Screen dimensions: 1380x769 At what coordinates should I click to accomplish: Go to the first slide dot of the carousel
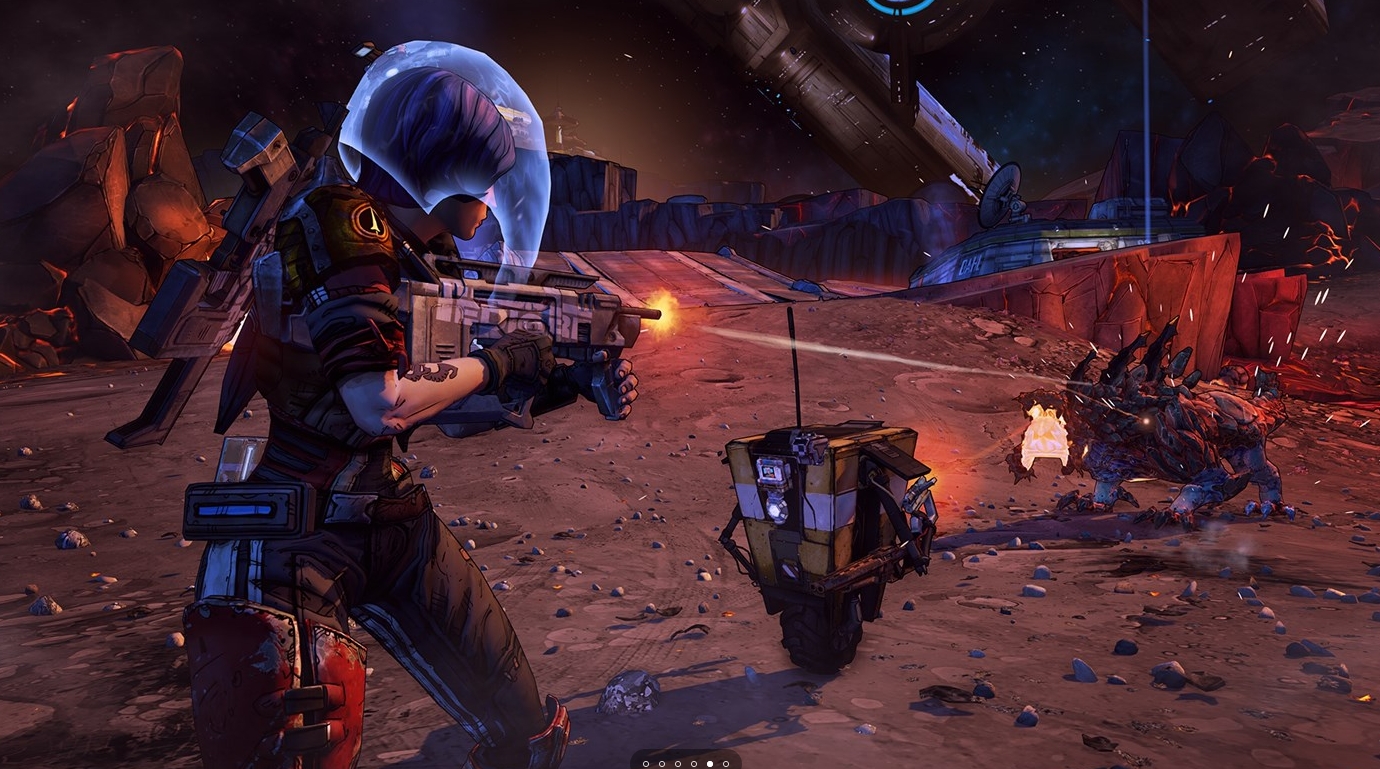pos(646,764)
